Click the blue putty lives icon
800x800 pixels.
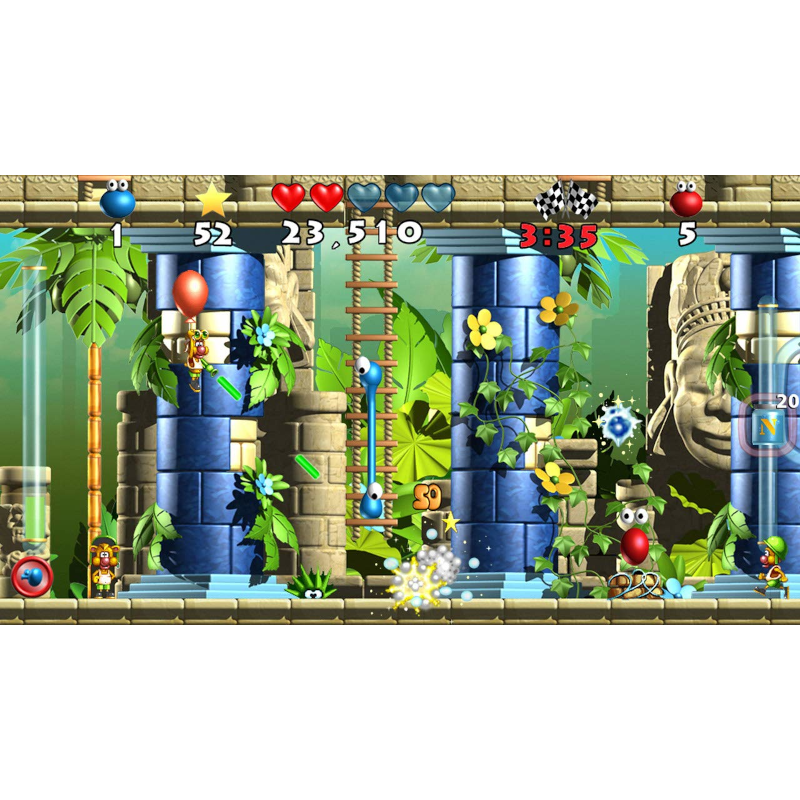point(117,200)
